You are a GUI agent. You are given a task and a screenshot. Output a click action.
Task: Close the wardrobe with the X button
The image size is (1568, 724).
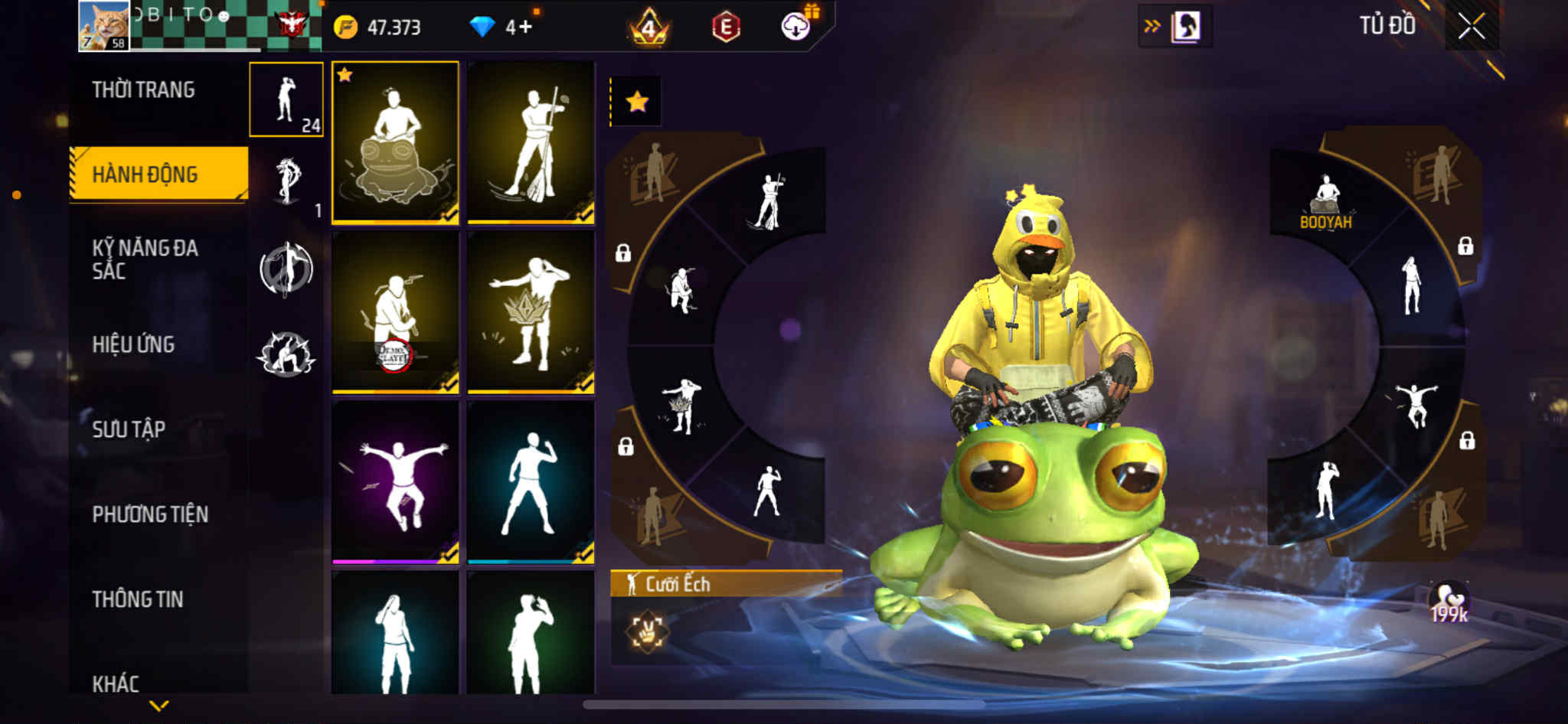1471,27
